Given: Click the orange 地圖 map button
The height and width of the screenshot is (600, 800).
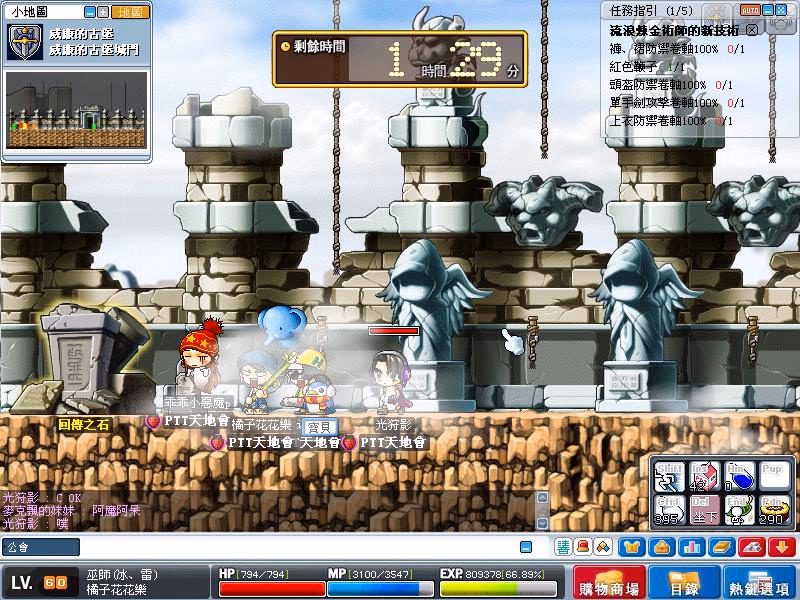Looking at the screenshot, I should click(131, 12).
